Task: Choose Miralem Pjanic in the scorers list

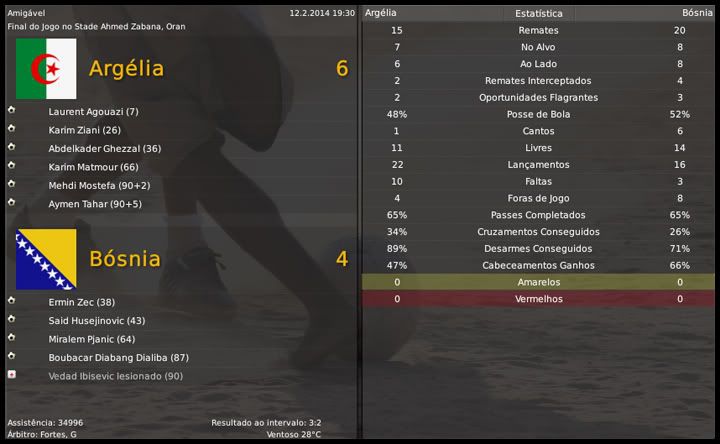Action: (x=91, y=339)
